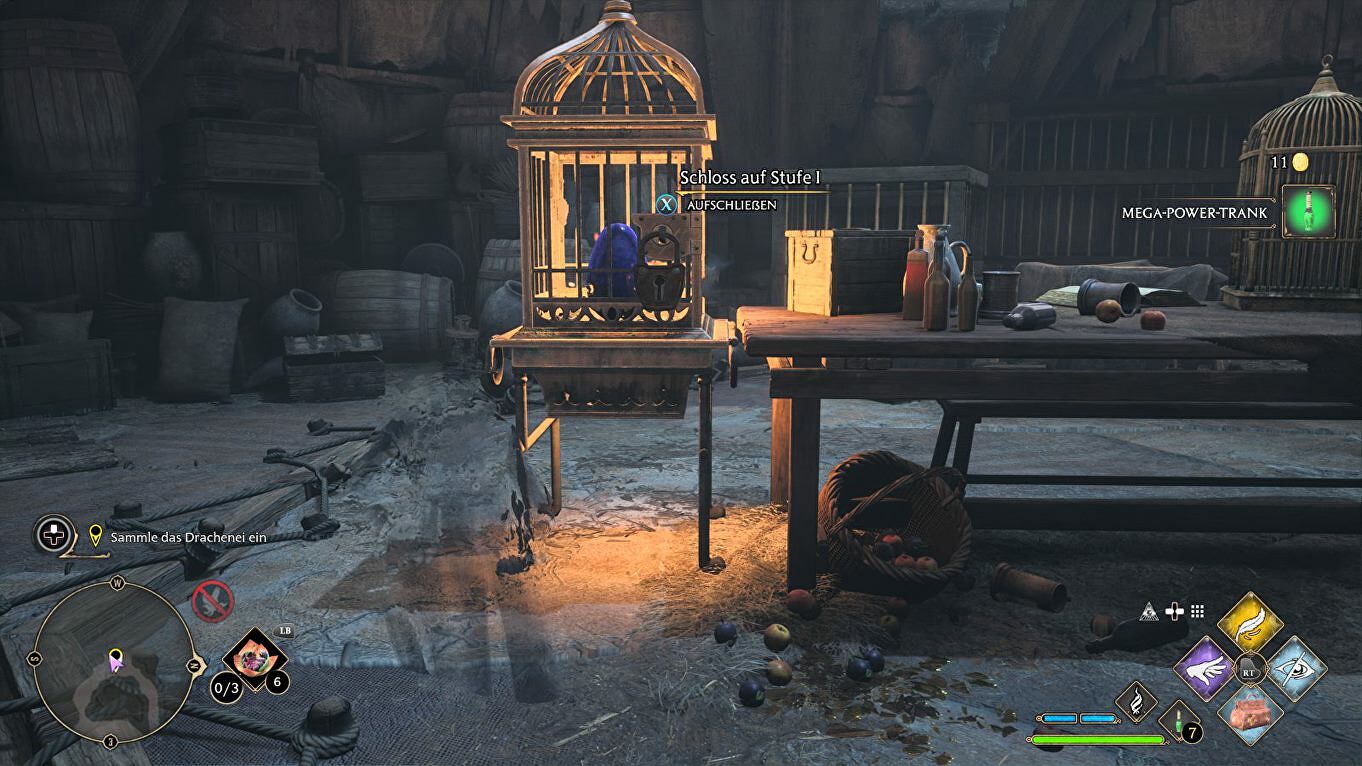Viewport: 1362px width, 766px height.
Task: Cast the crossed-out eye Disillusionment spell
Action: click(1296, 668)
